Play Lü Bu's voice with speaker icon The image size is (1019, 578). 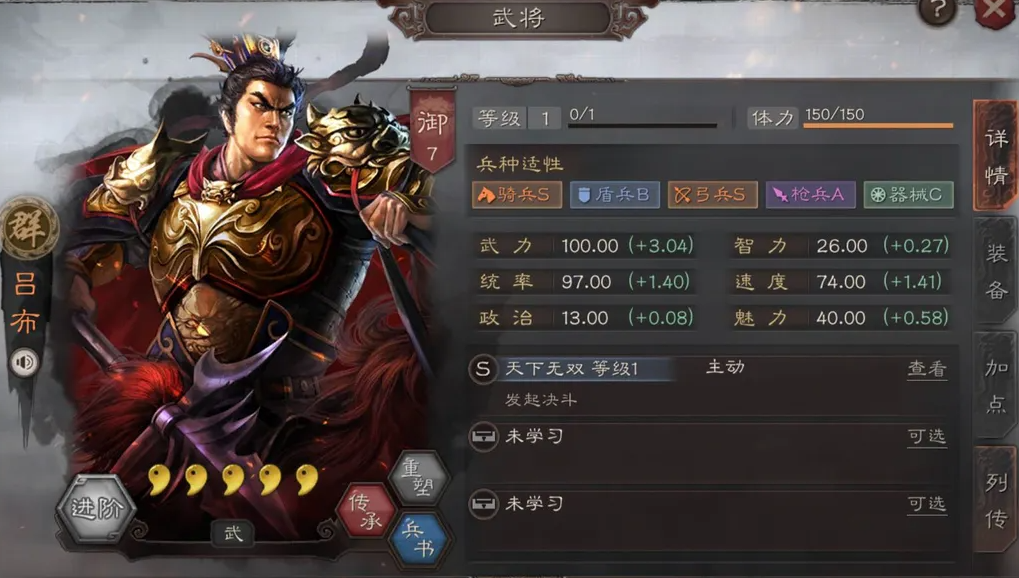(25, 361)
